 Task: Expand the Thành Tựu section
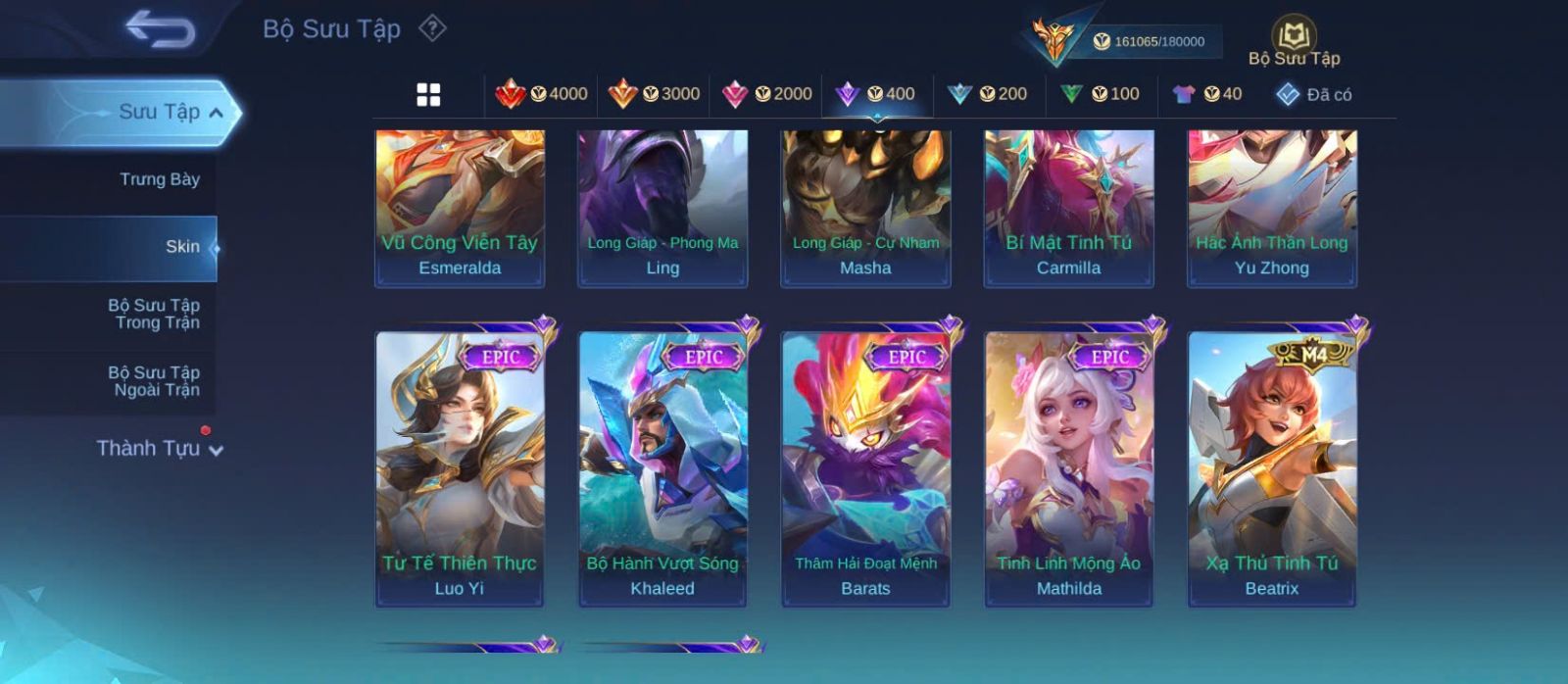pyautogui.click(x=160, y=449)
